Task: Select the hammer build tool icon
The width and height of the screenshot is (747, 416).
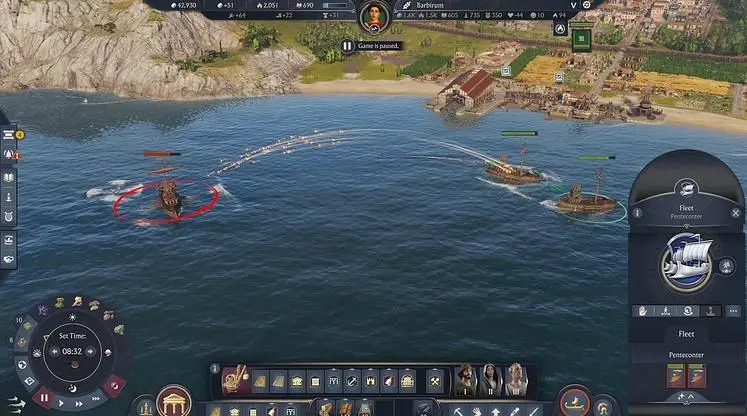Action: tap(435, 381)
